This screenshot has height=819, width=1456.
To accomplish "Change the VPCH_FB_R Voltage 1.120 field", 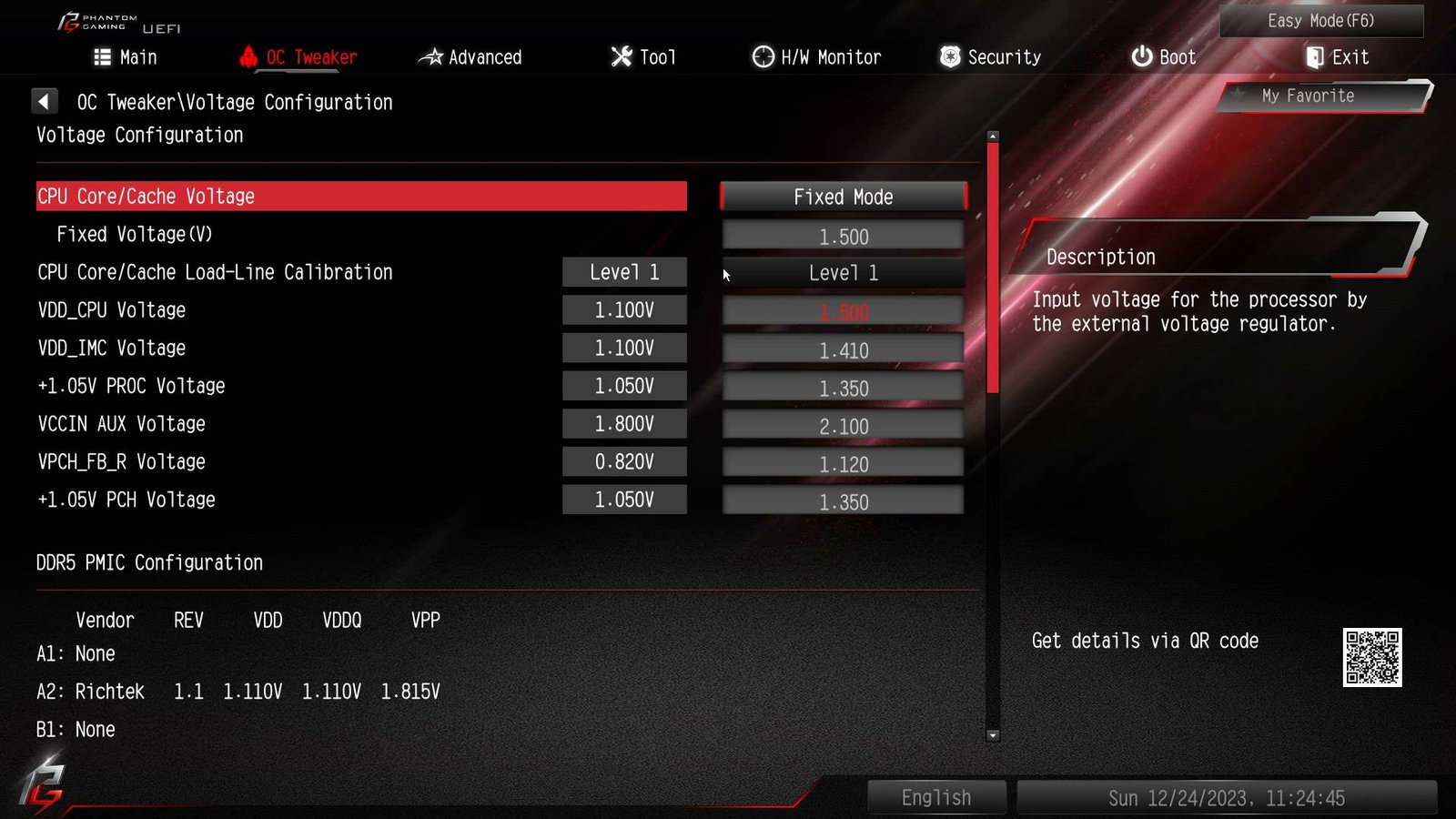I will coord(843,464).
